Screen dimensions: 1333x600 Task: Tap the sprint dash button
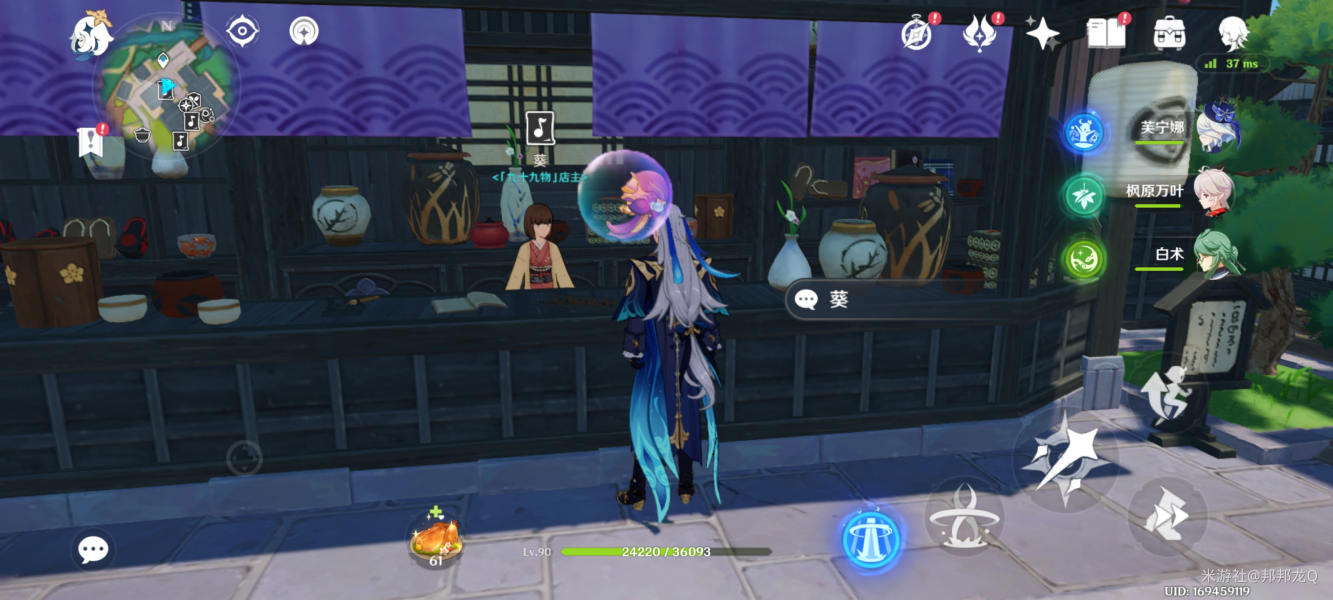coord(1167,517)
